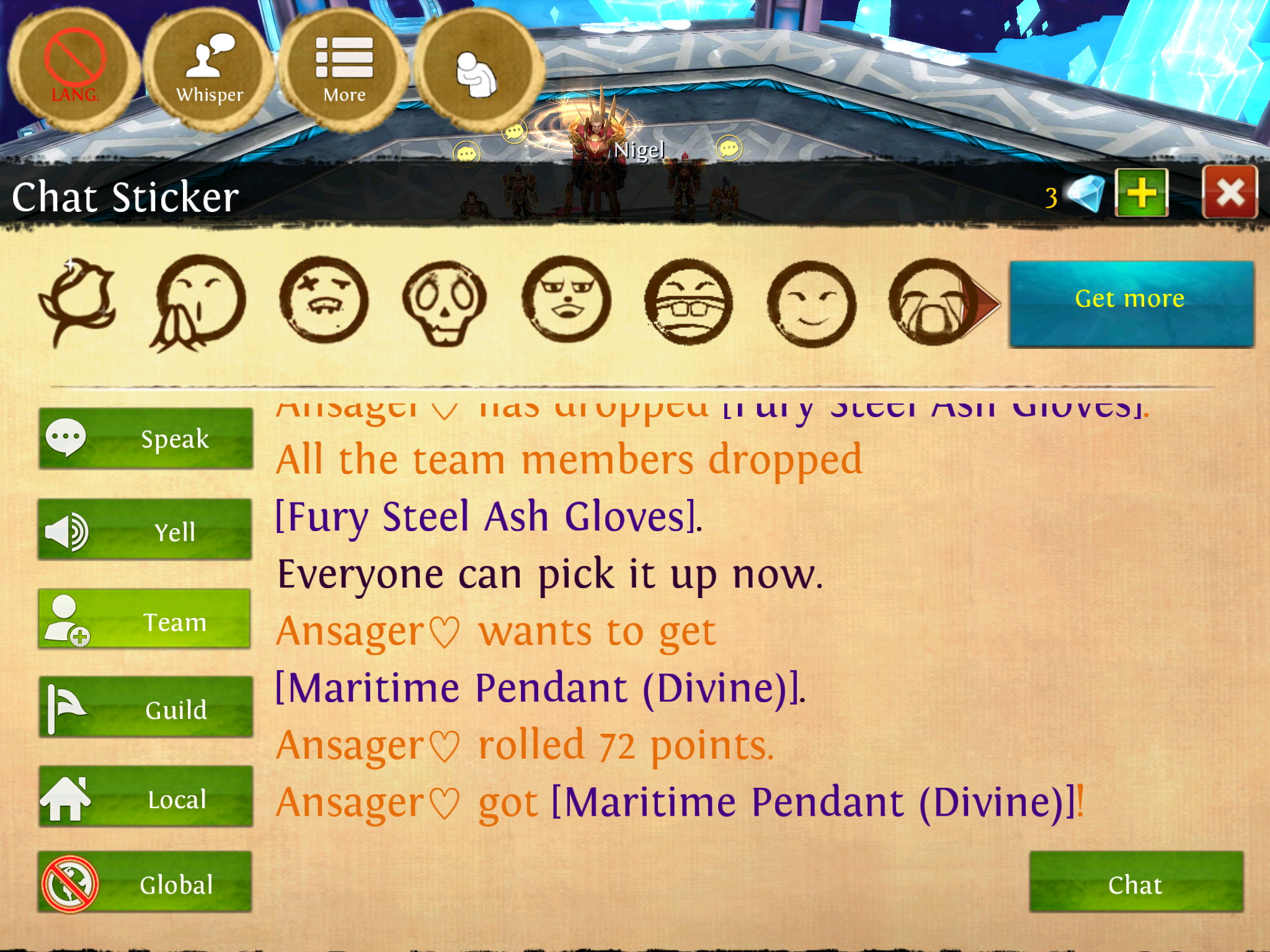Send the grinning glasses face sticker
This screenshot has height=952, width=1270.
tap(688, 302)
